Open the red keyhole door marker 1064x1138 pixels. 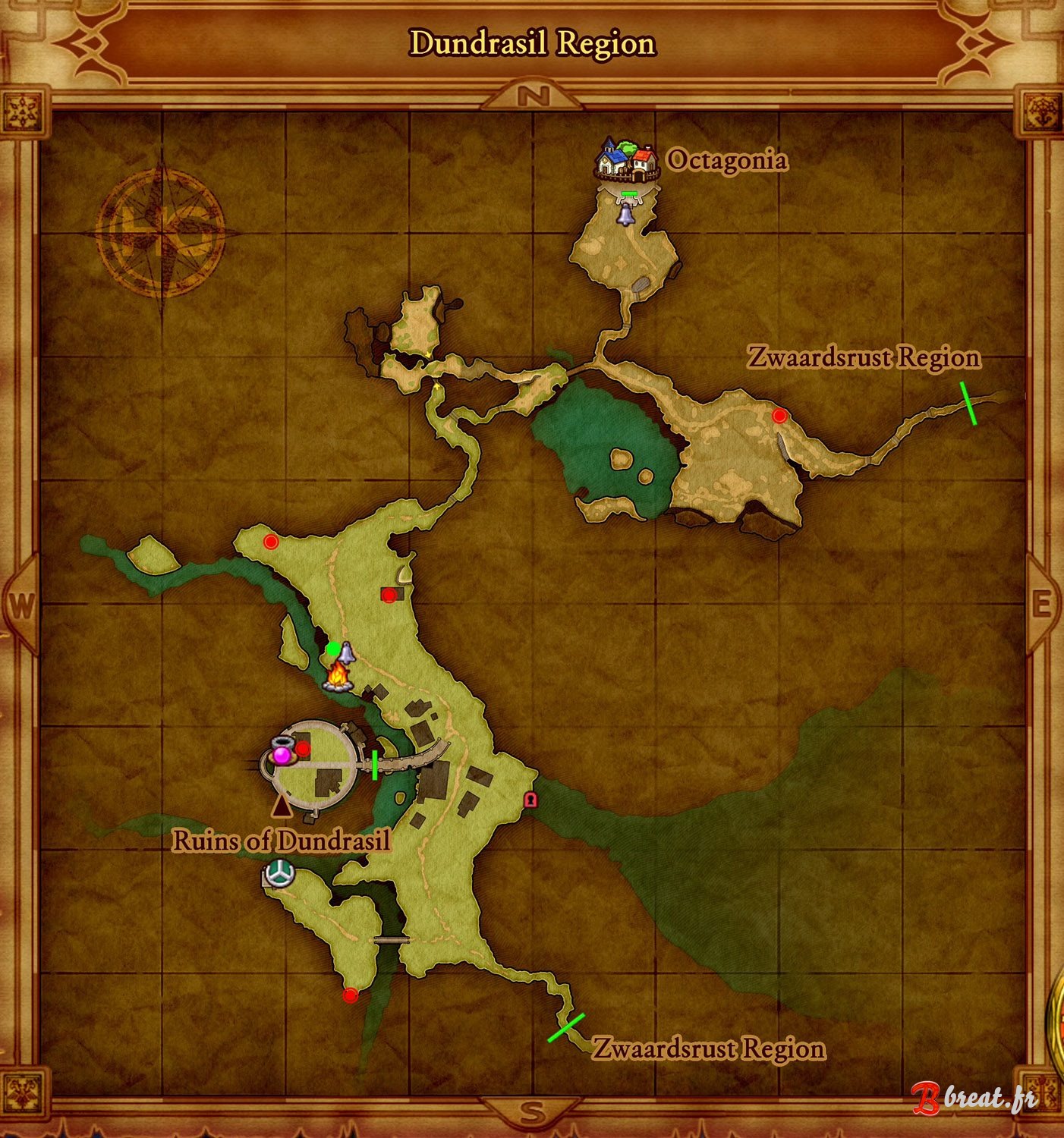pos(532,800)
